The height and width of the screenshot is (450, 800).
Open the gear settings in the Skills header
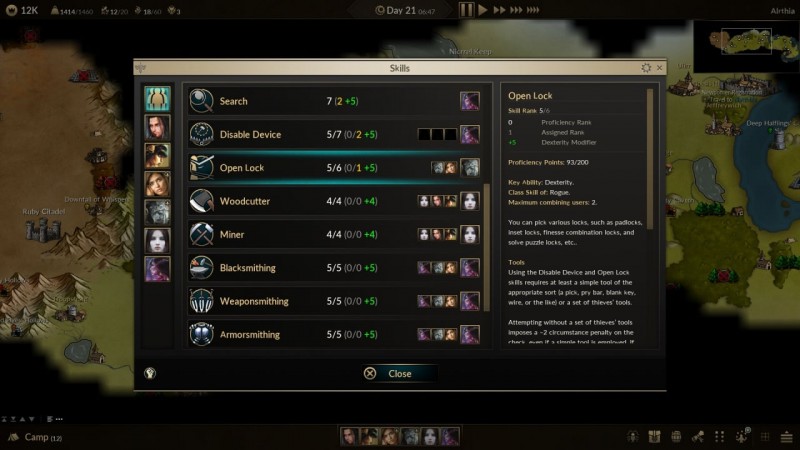(646, 68)
